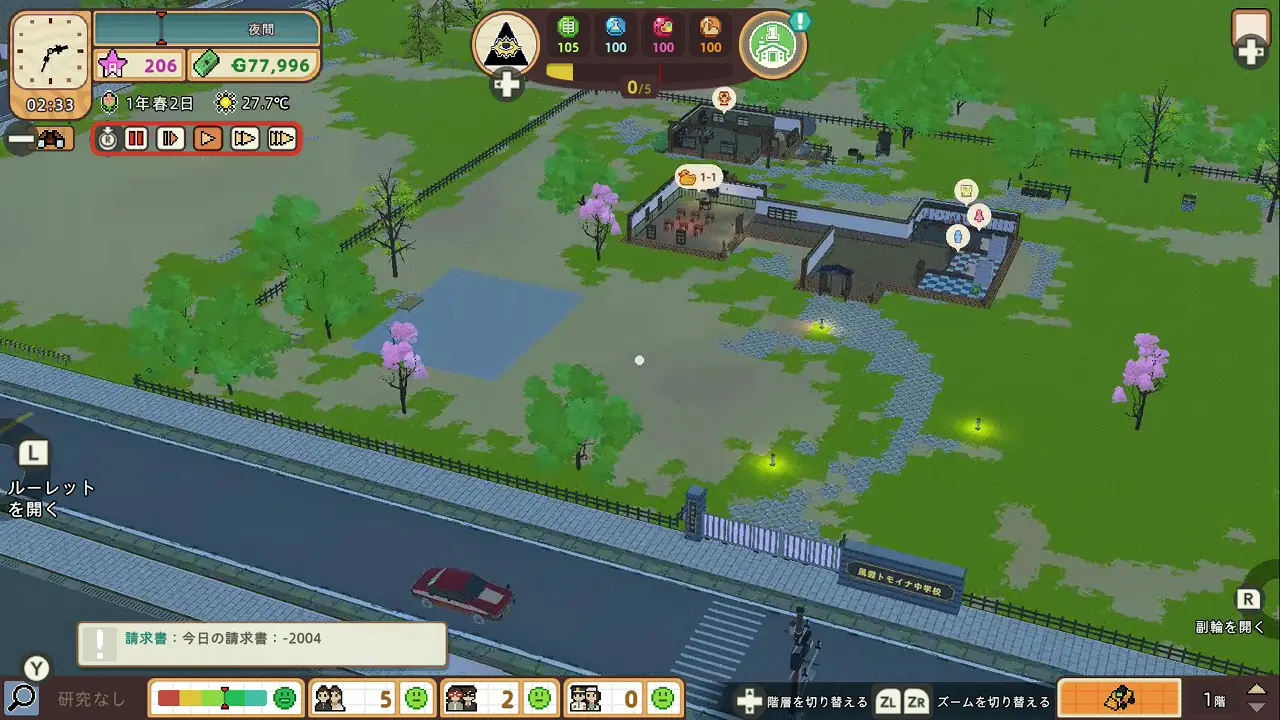Click the binoculars camera view button
Image resolution: width=1280 pixels, height=720 pixels.
(50, 140)
